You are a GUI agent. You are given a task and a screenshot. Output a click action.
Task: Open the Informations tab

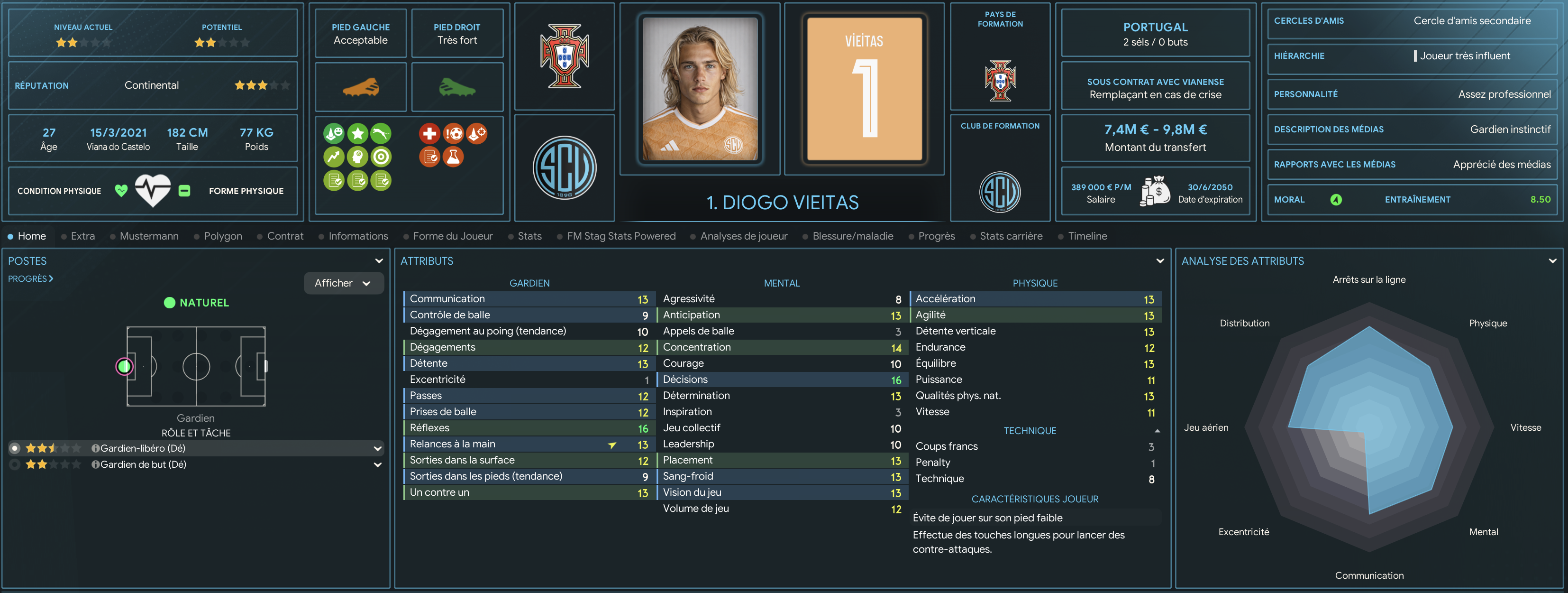tap(357, 236)
